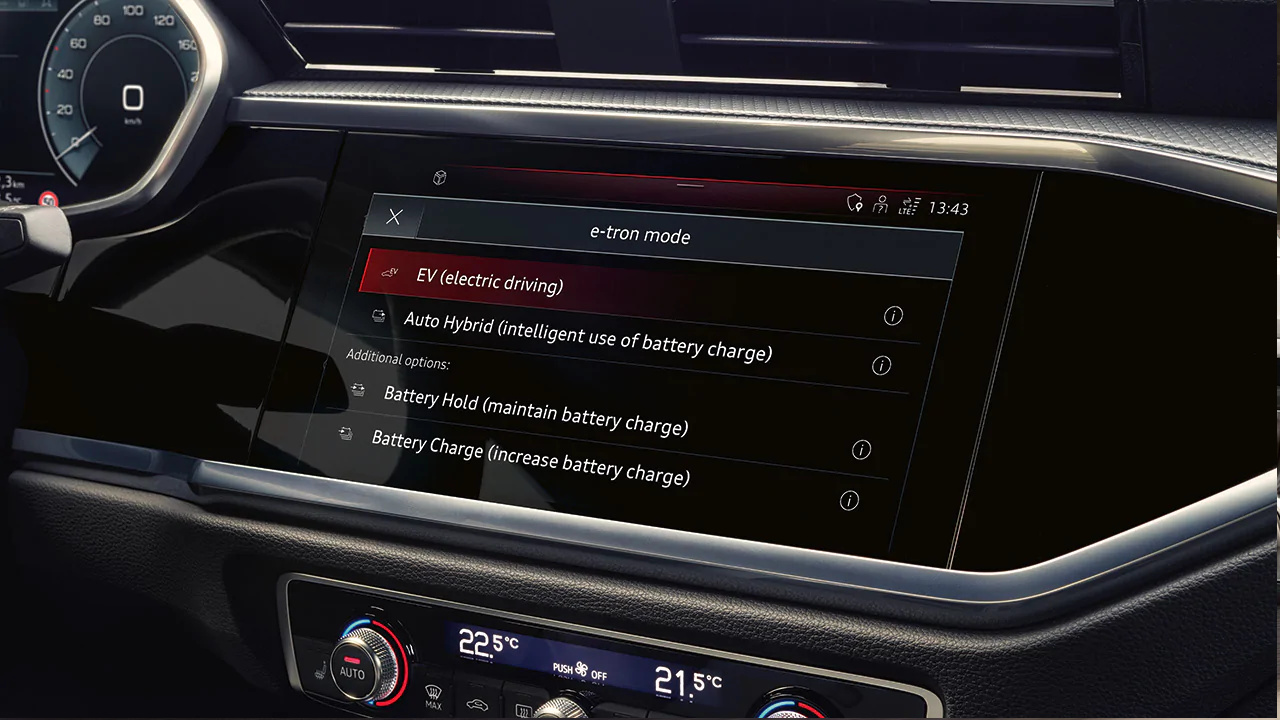This screenshot has width=1280, height=720.
Task: Open the user profile status icon
Action: click(x=880, y=205)
